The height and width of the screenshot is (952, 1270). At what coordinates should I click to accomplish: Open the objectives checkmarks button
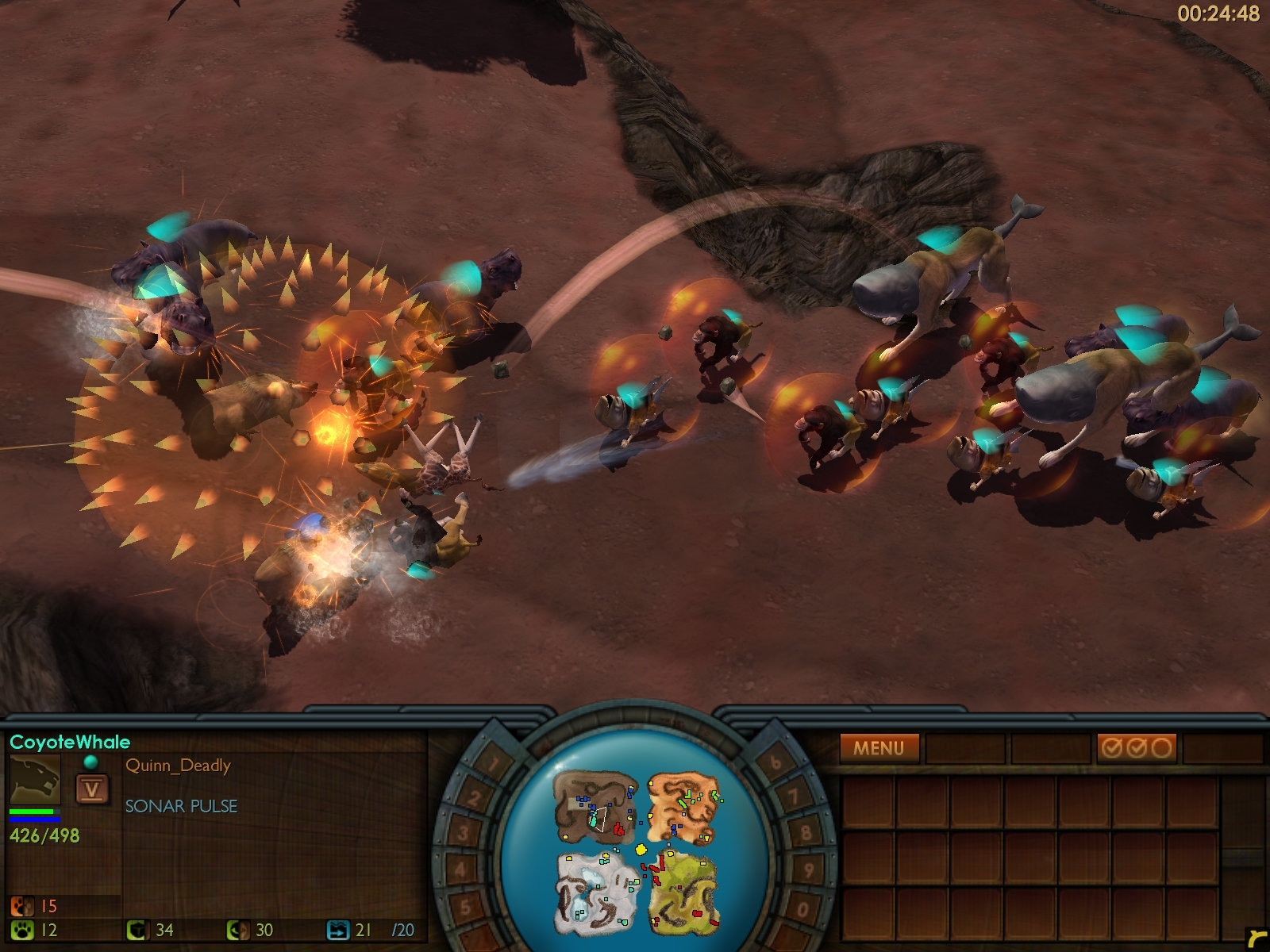(x=1137, y=747)
